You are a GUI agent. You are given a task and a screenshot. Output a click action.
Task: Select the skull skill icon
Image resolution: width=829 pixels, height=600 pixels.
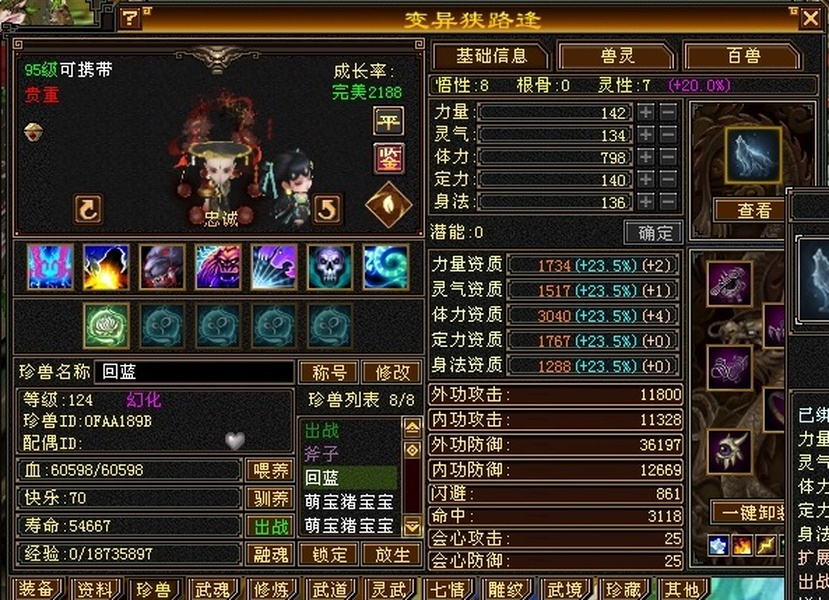point(330,267)
